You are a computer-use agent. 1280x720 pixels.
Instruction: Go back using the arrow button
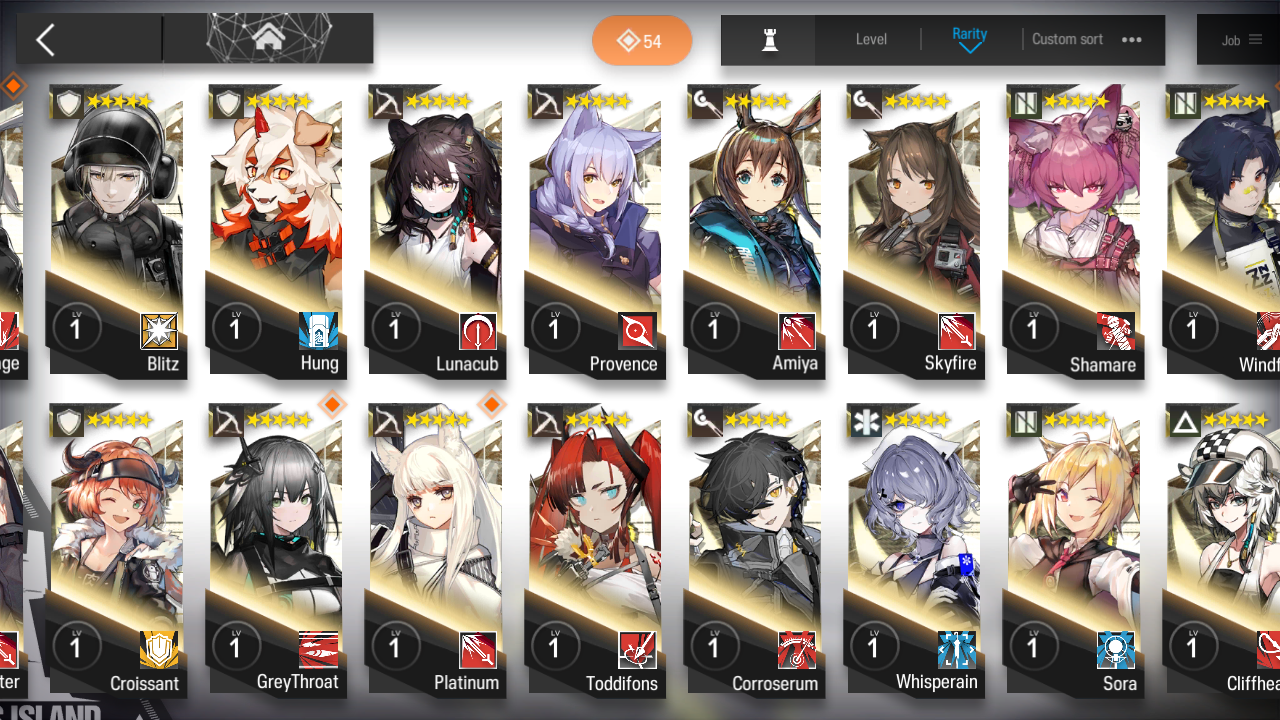46,40
